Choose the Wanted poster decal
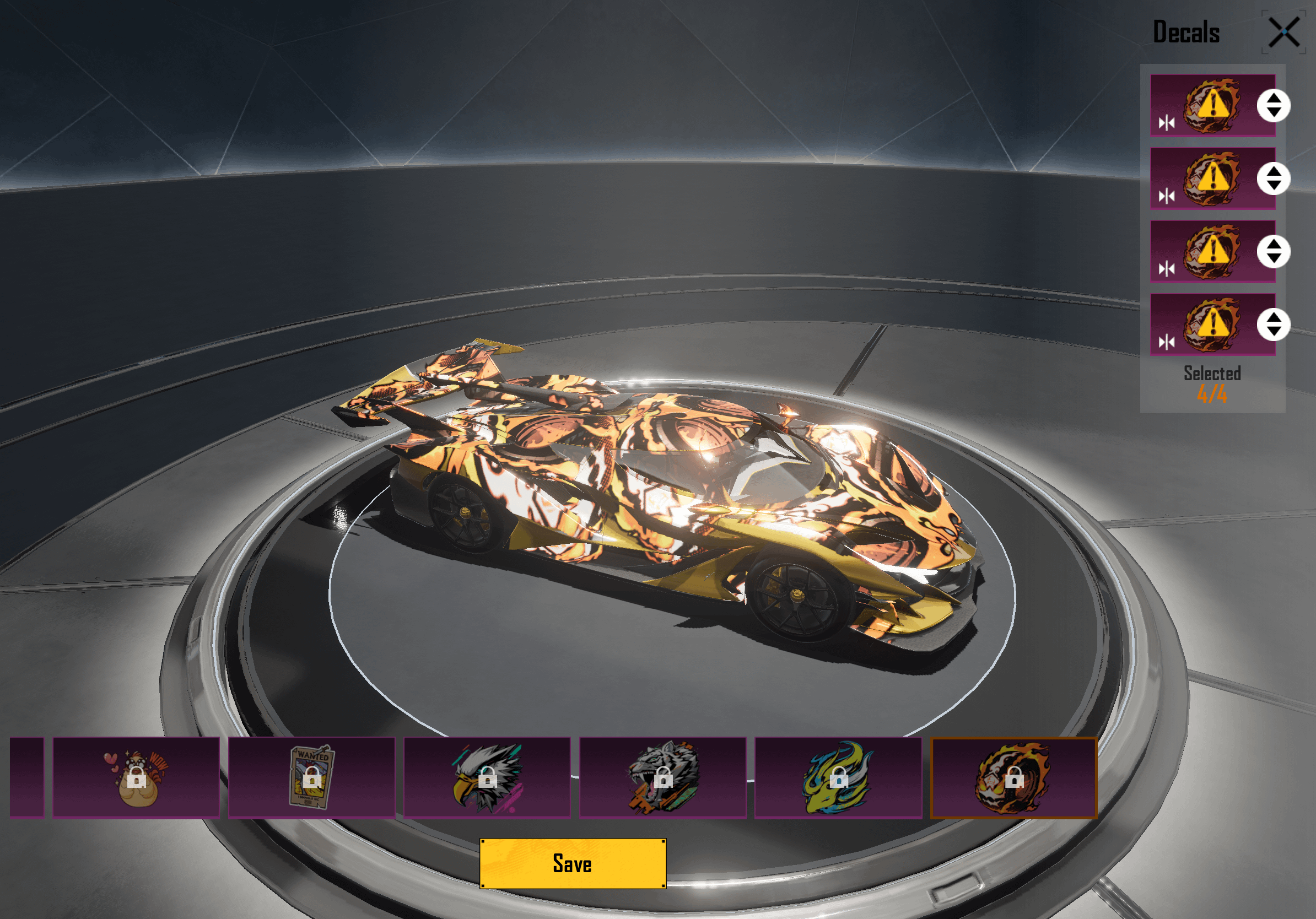The image size is (1316, 919). click(312, 777)
